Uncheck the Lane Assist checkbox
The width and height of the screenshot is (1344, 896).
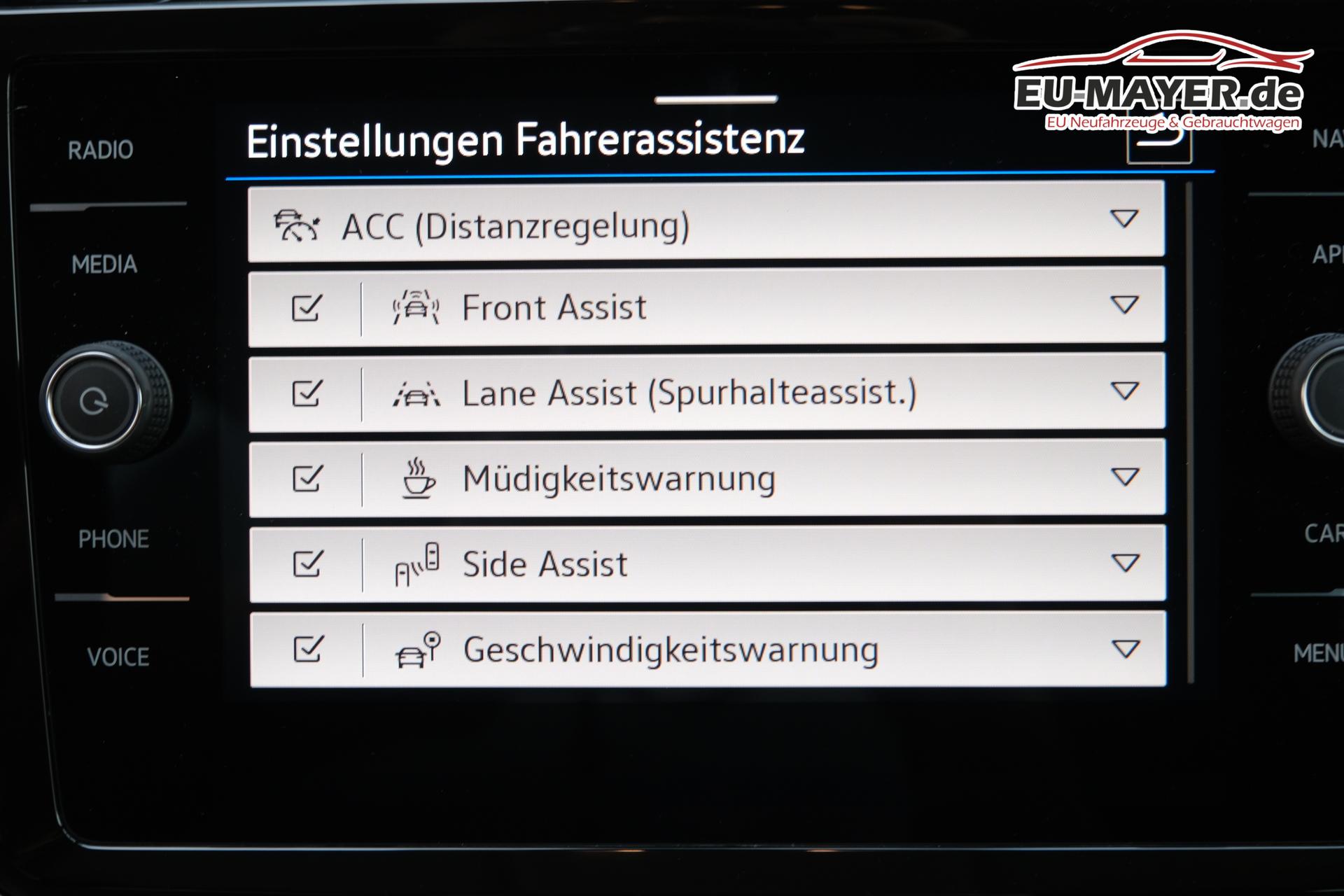click(x=307, y=393)
